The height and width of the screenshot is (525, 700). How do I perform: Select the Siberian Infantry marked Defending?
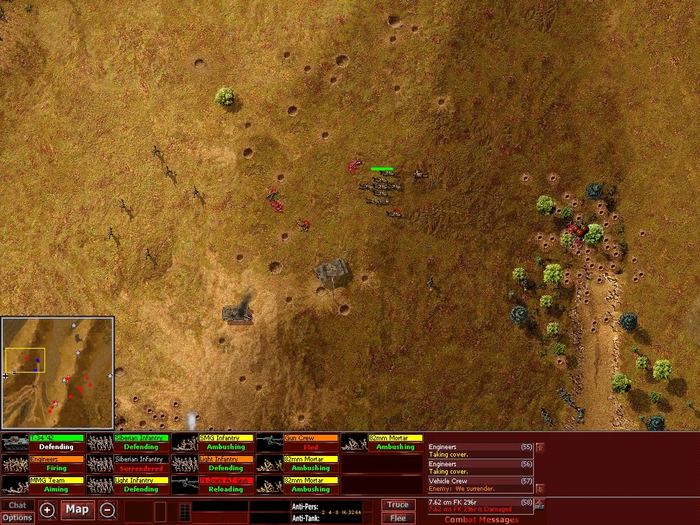(x=127, y=442)
